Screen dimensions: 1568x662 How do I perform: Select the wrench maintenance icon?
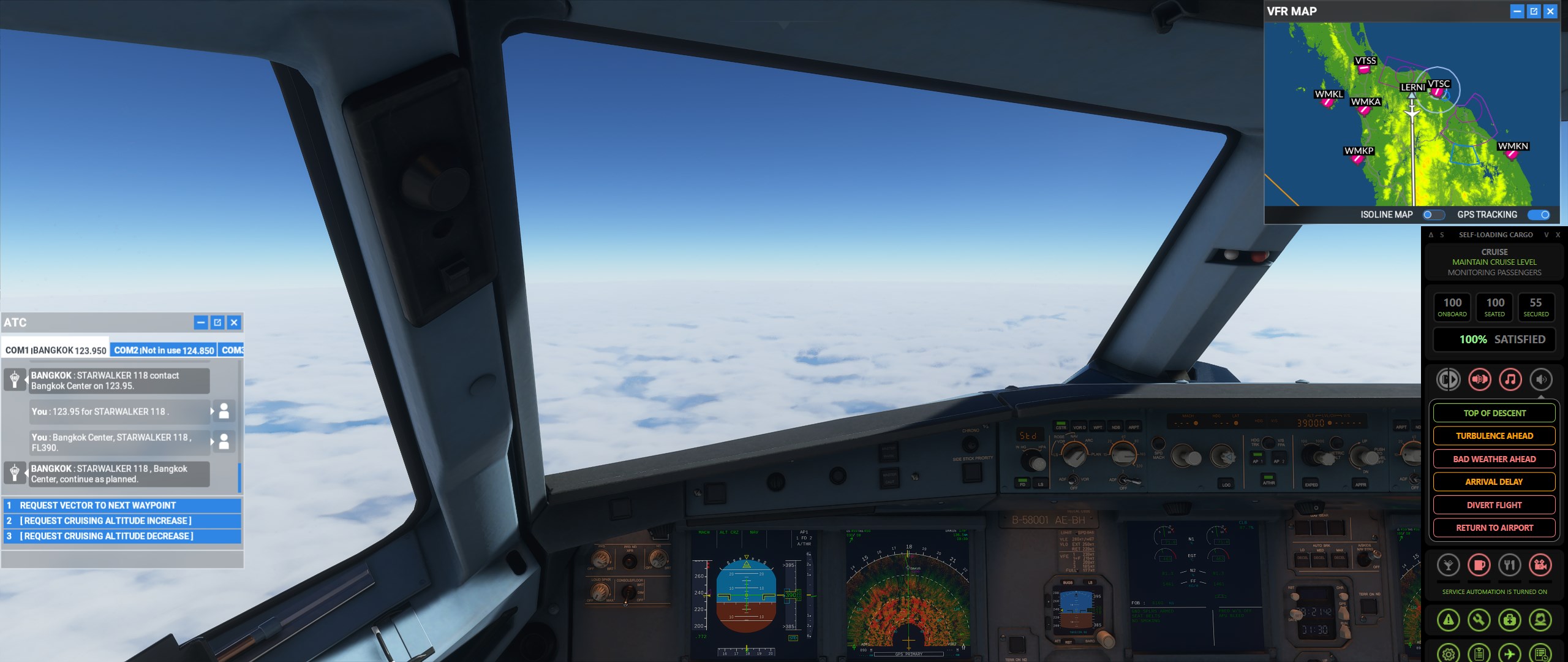pos(1478,621)
